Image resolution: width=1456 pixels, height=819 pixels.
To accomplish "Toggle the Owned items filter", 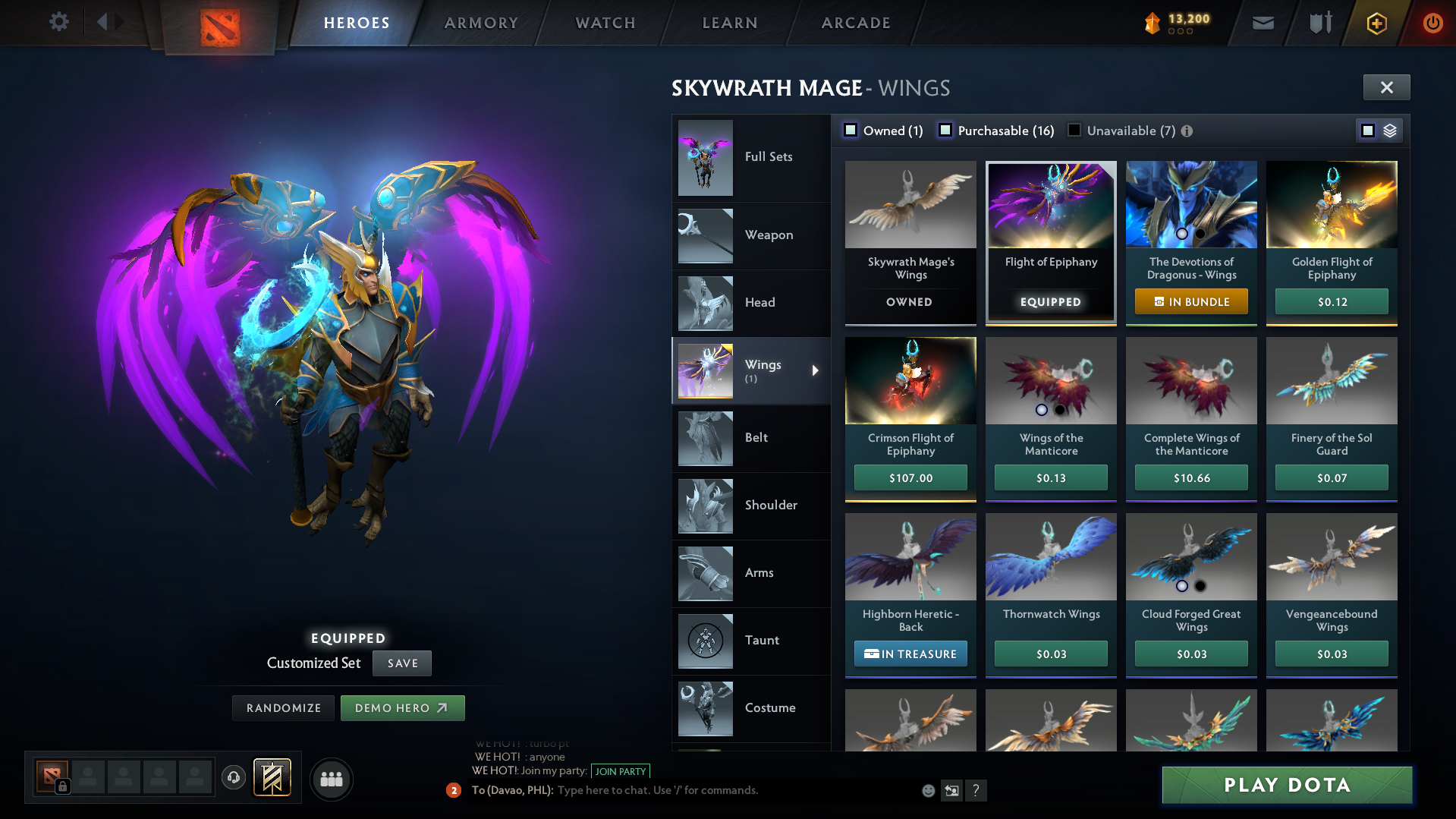I will 851,130.
